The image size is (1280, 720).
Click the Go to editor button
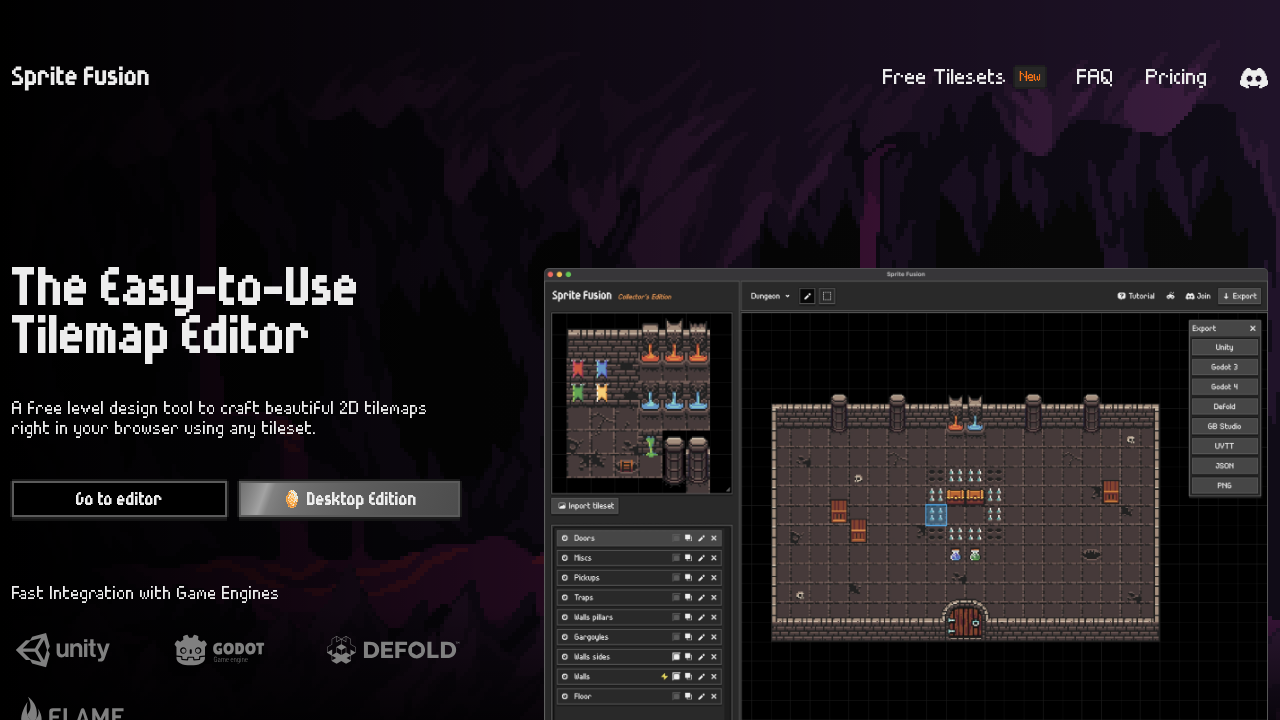[119, 499]
